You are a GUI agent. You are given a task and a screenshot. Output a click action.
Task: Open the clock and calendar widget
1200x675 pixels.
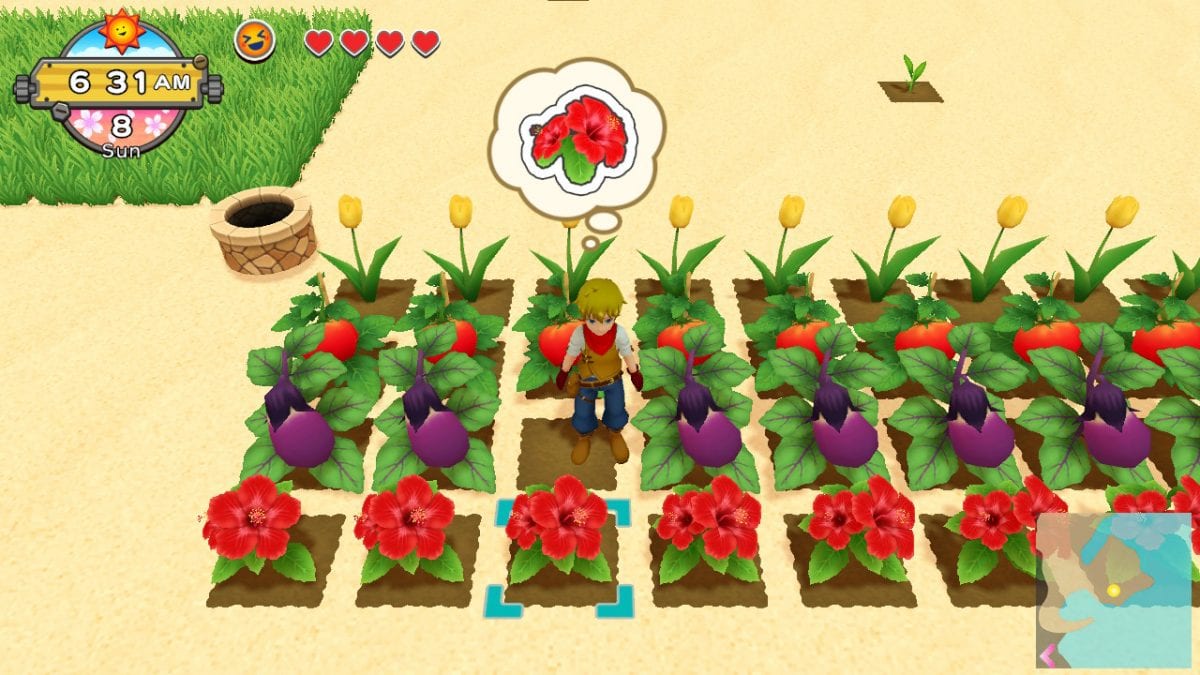tap(120, 85)
